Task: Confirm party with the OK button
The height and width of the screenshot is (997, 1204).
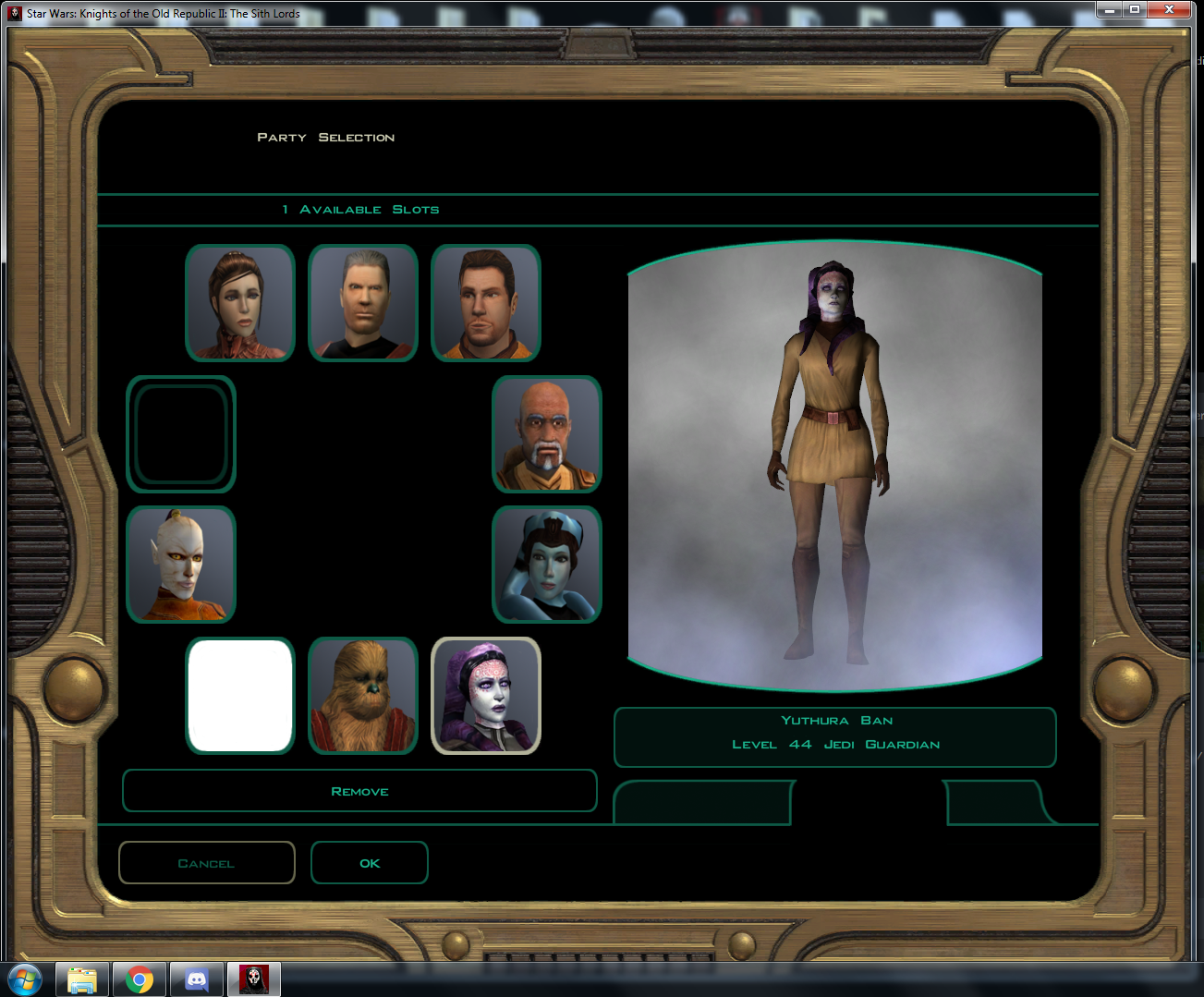Action: [370, 863]
